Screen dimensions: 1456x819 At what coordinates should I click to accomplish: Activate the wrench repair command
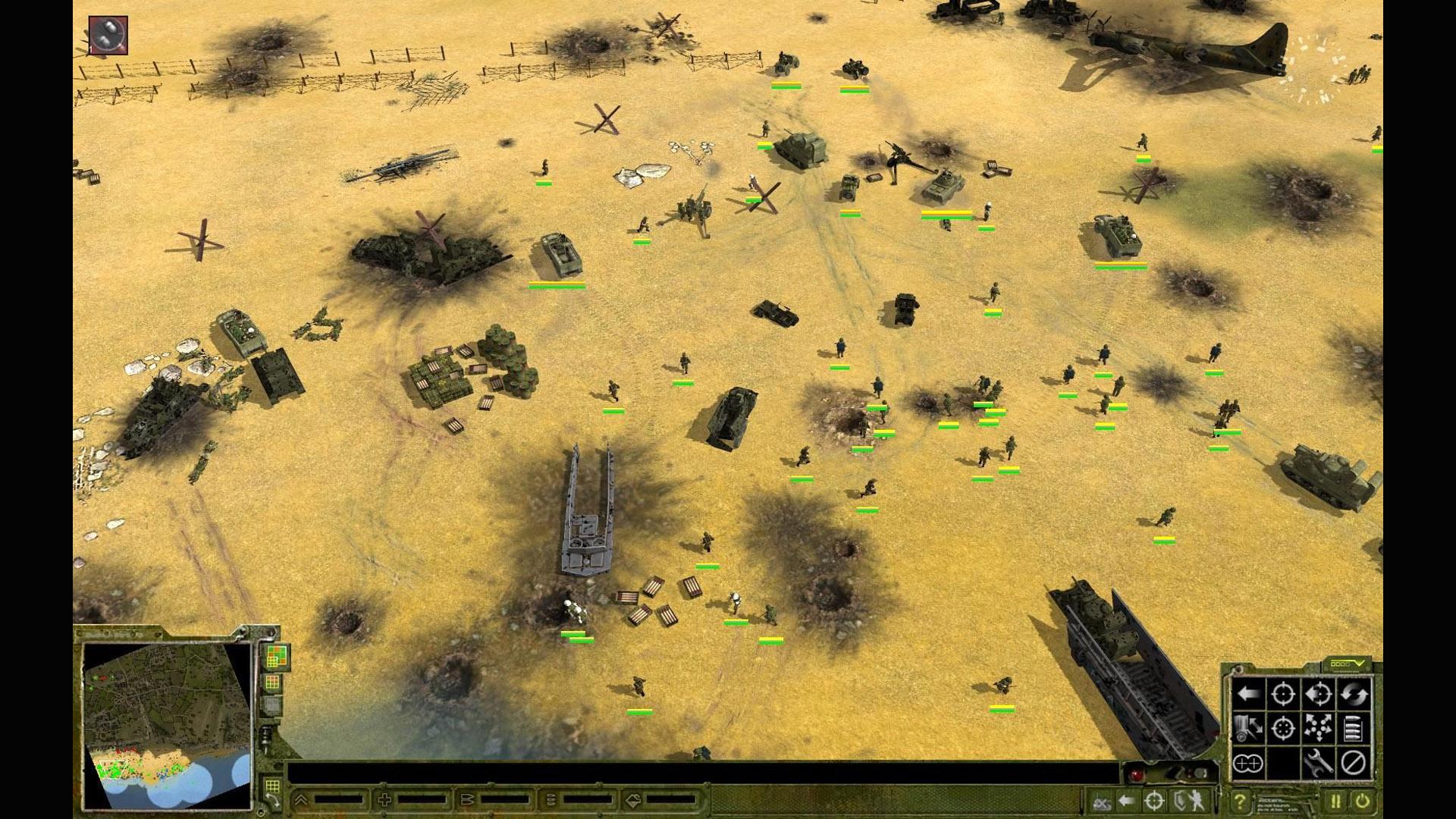click(1319, 763)
